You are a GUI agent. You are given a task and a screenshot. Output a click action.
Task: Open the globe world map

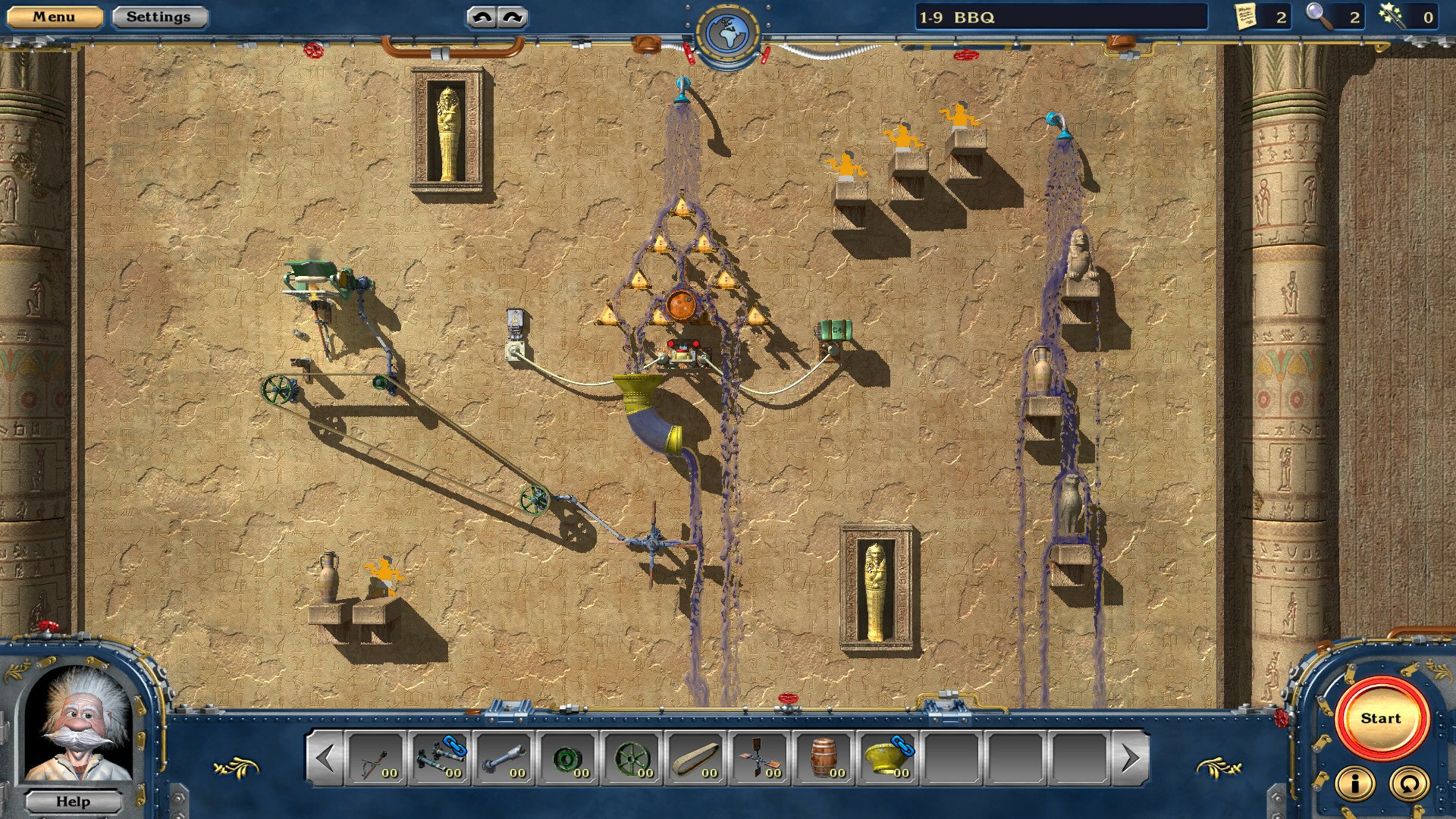(x=726, y=33)
